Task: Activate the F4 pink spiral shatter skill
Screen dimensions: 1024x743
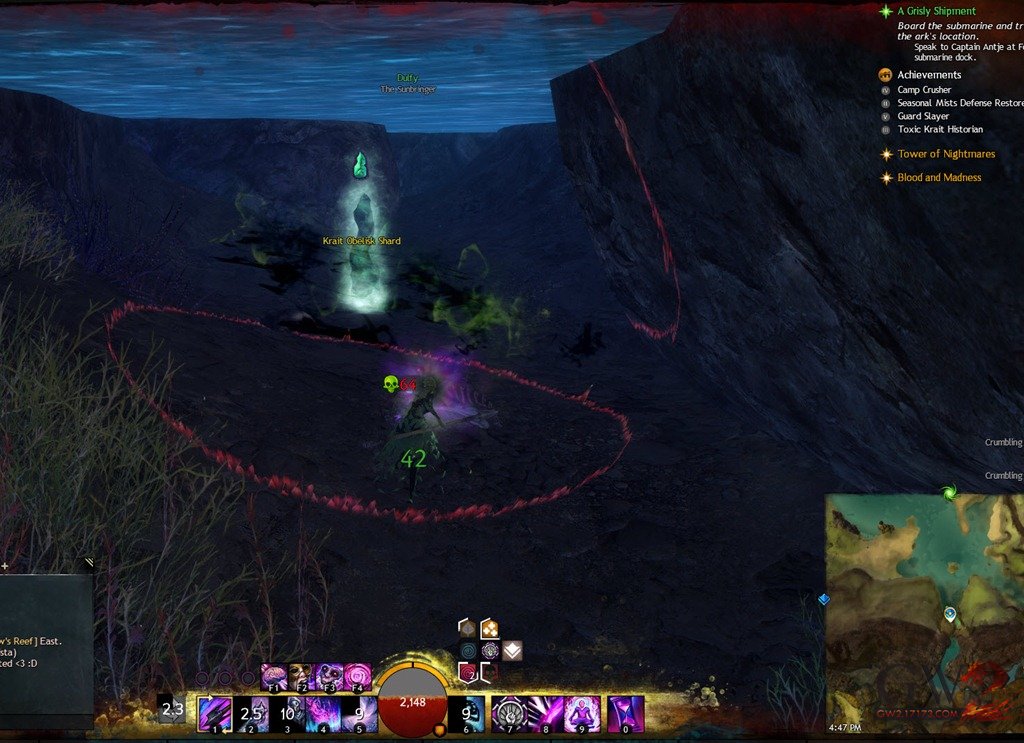Action: pyautogui.click(x=357, y=676)
